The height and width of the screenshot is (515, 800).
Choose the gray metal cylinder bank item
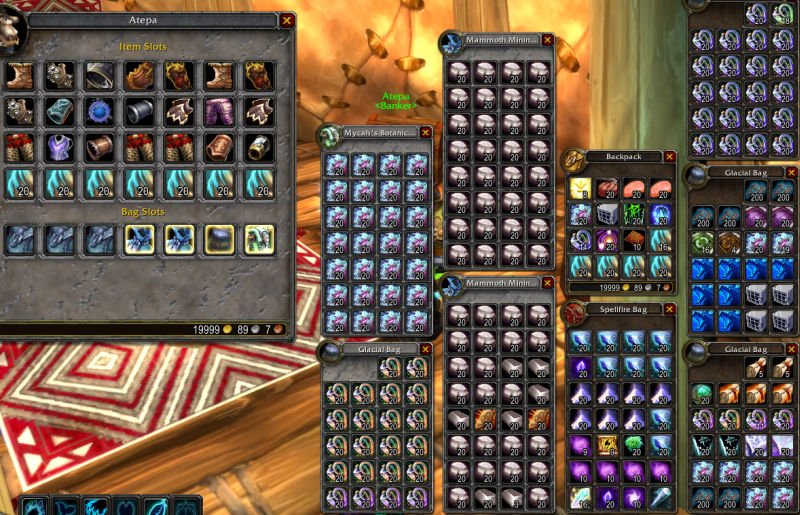click(139, 110)
